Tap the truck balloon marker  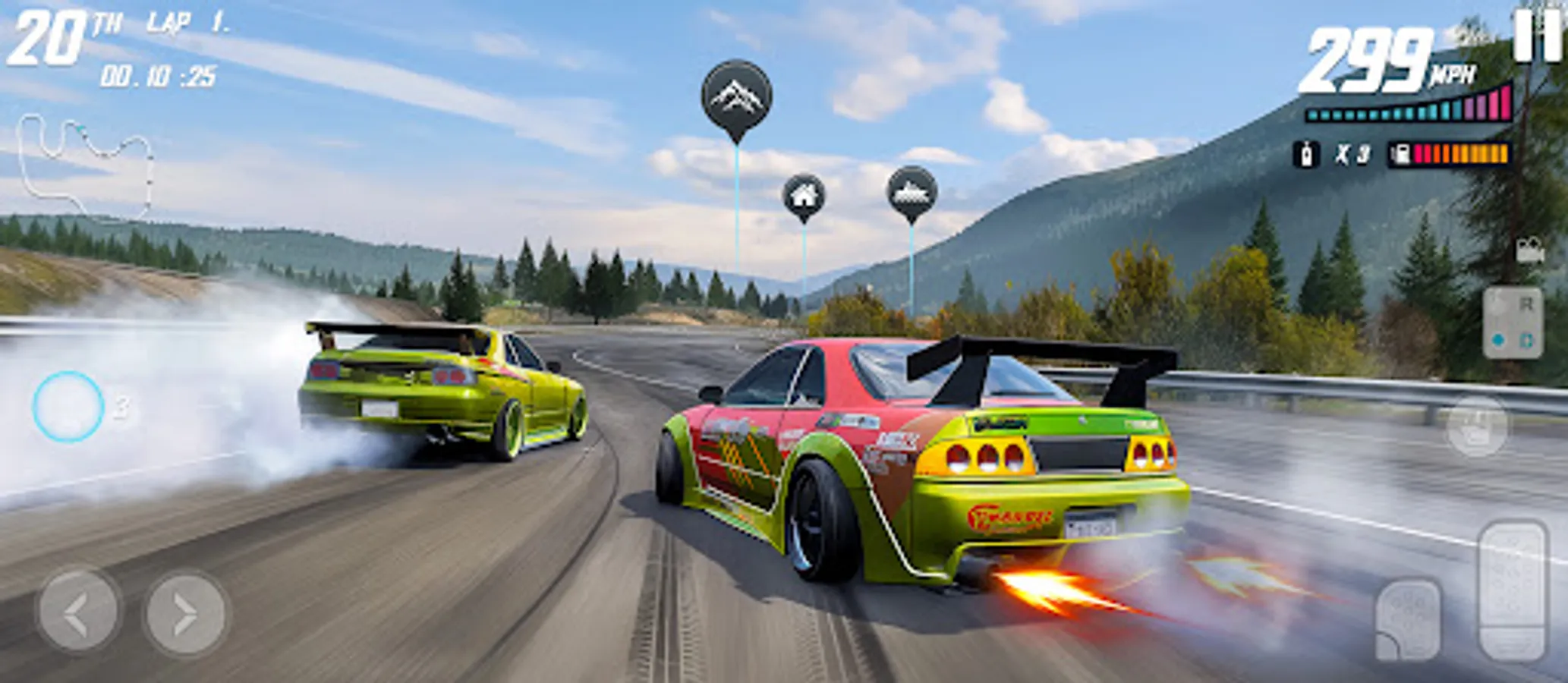pyautogui.click(x=912, y=194)
